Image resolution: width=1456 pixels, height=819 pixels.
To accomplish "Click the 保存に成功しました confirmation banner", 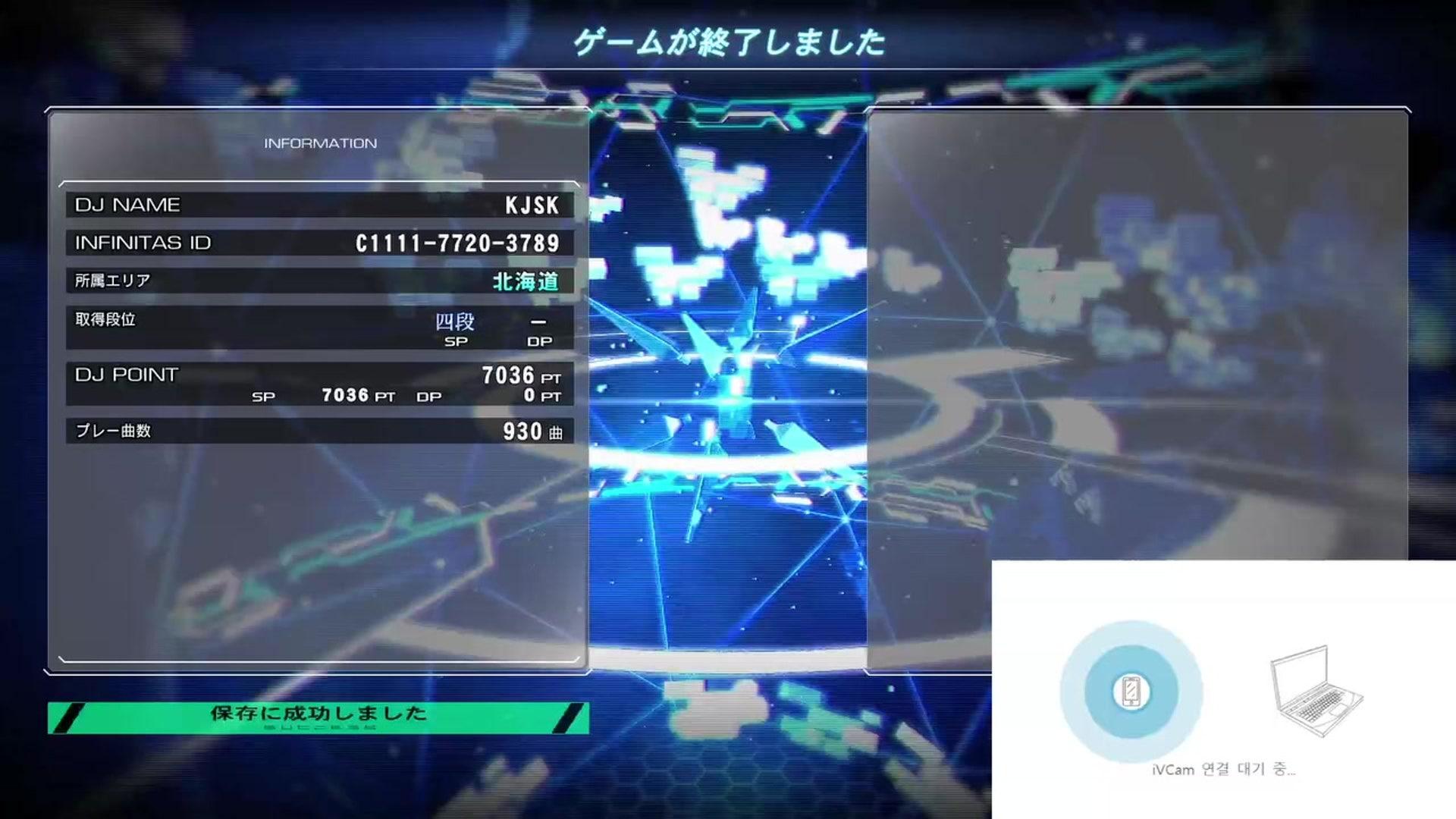I will click(316, 713).
